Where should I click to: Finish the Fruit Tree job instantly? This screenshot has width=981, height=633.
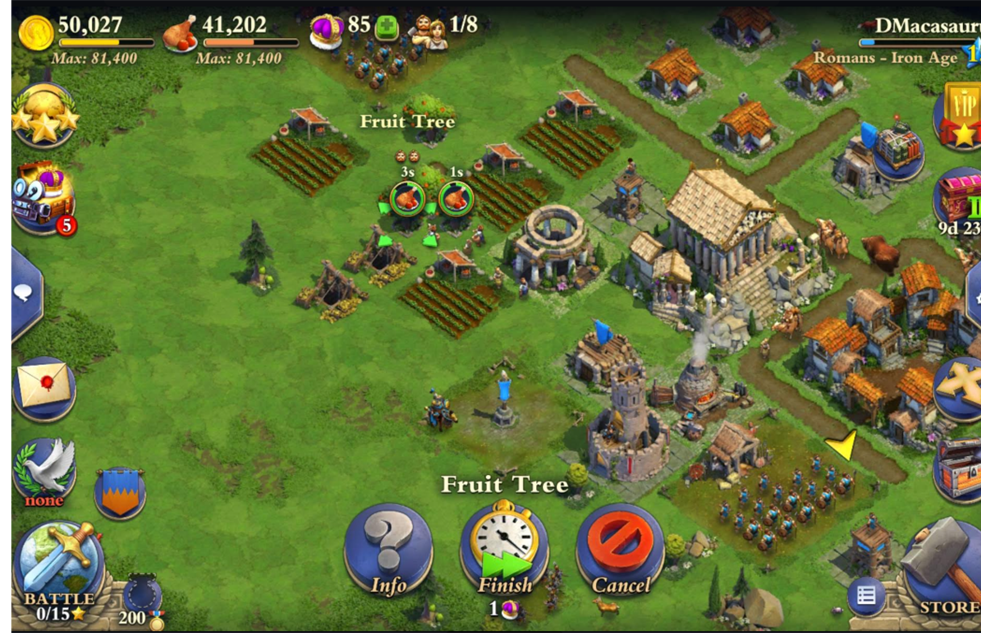coord(504,548)
